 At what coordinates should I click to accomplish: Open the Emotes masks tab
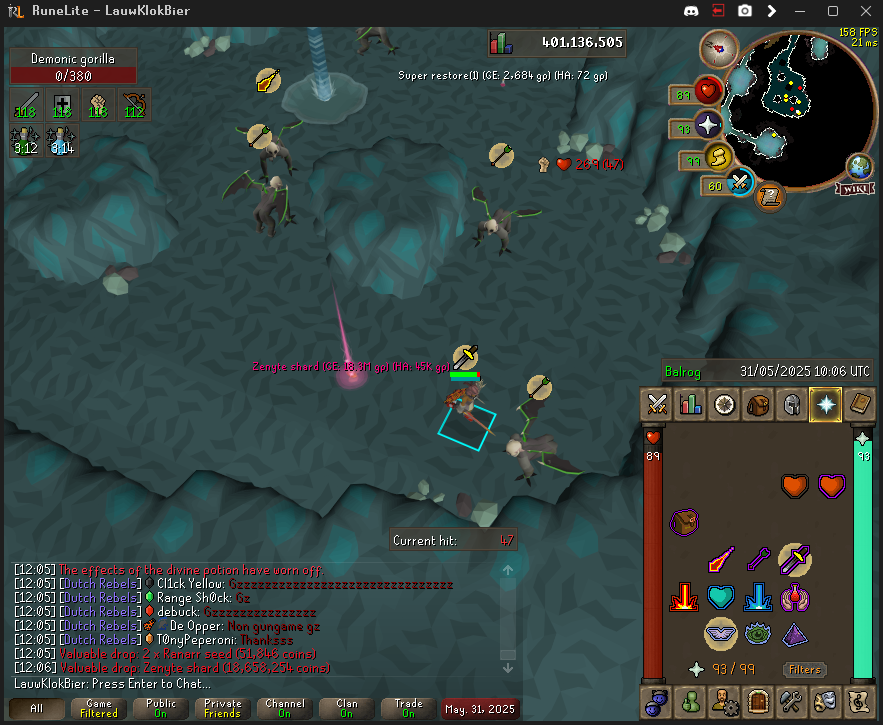pos(826,702)
